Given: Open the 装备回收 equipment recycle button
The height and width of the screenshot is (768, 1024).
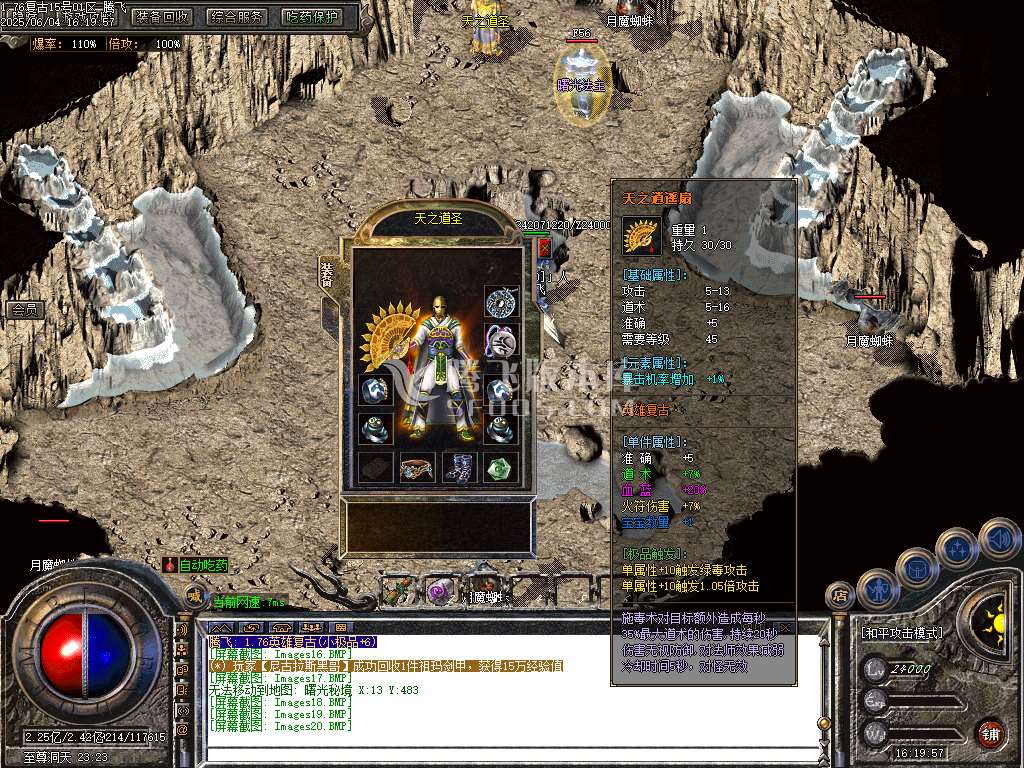Looking at the screenshot, I should pyautogui.click(x=162, y=17).
